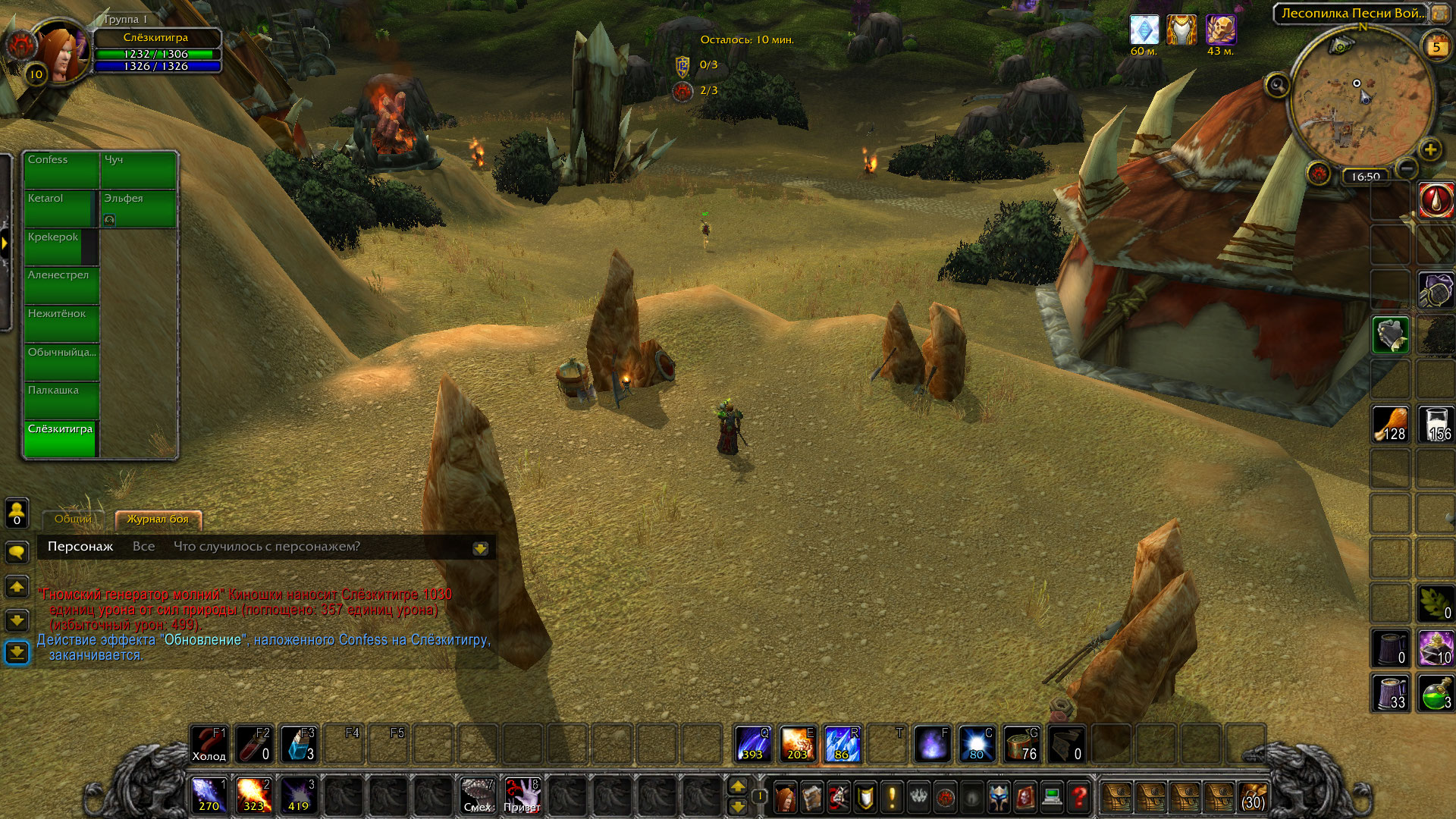
Task: Cast the ability on hotkey R showing 86
Action: 843,745
